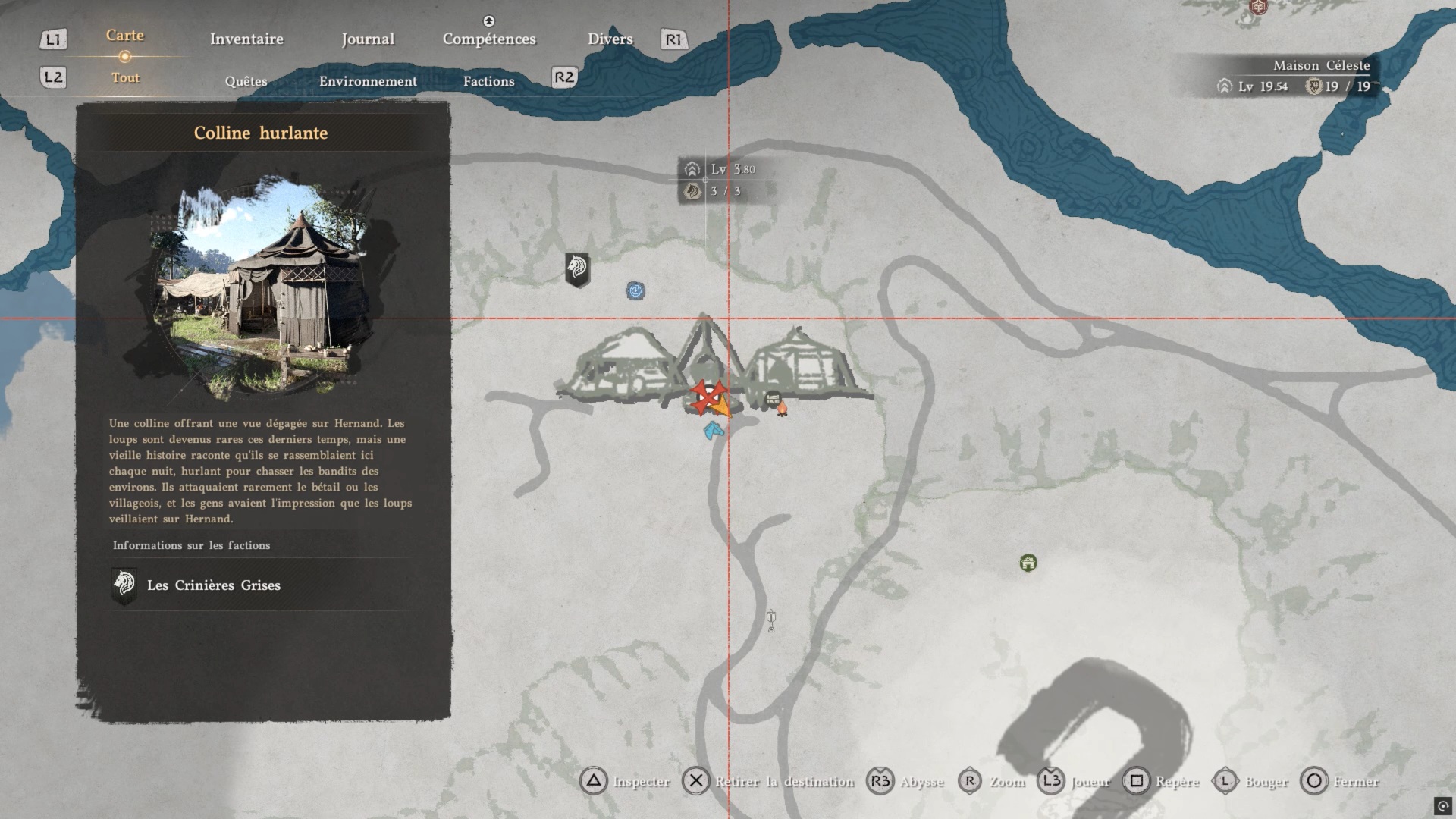
Task: Open the Journal tab
Action: click(x=368, y=39)
